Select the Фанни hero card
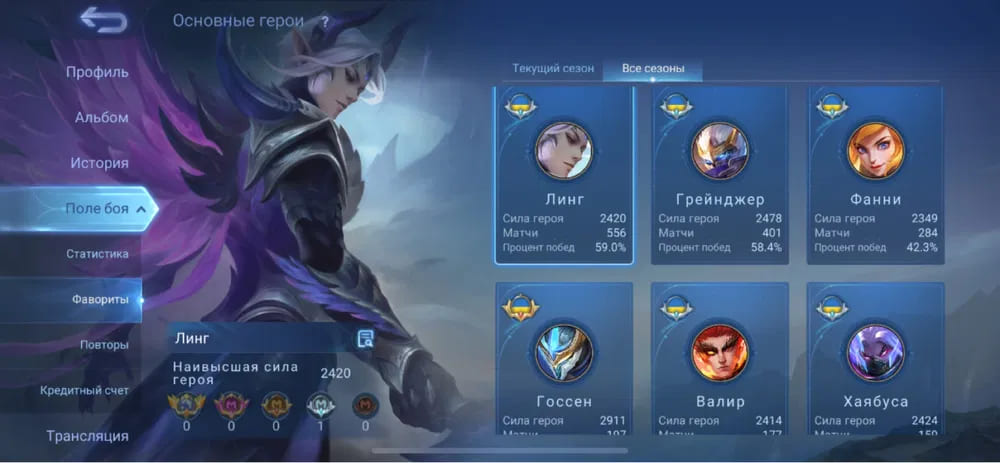 coord(876,175)
